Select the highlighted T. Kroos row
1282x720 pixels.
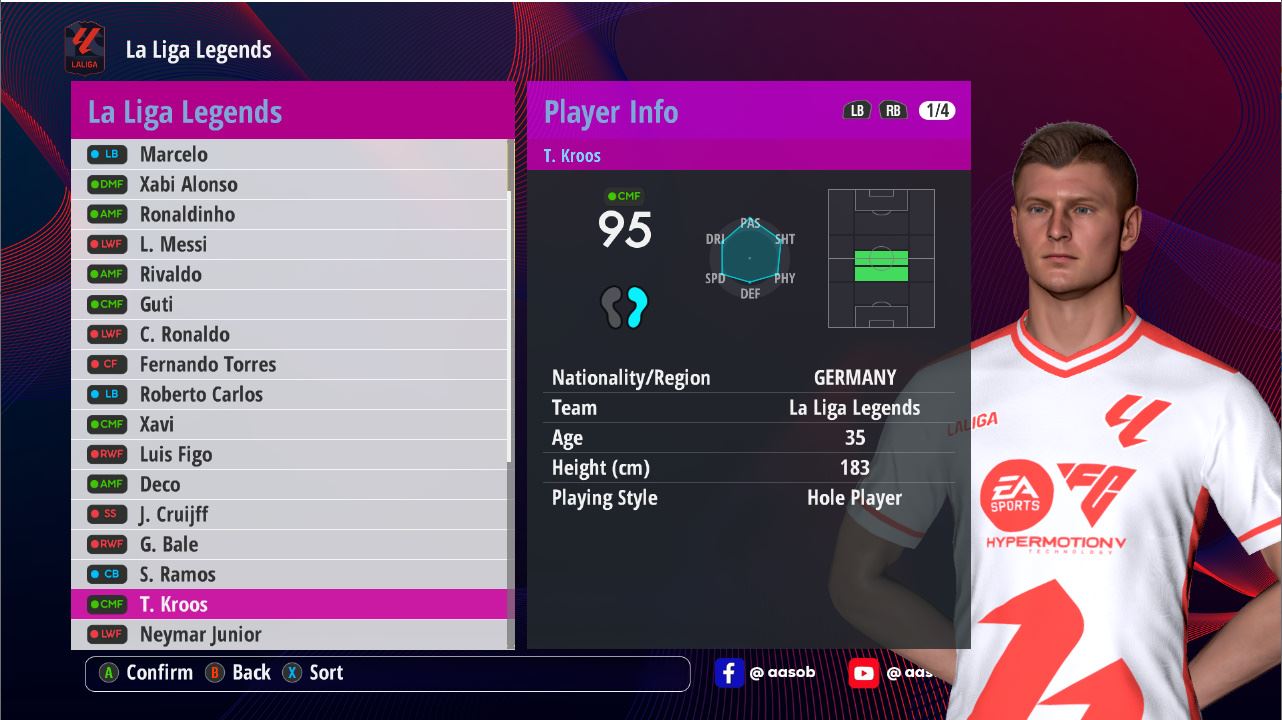(x=290, y=604)
